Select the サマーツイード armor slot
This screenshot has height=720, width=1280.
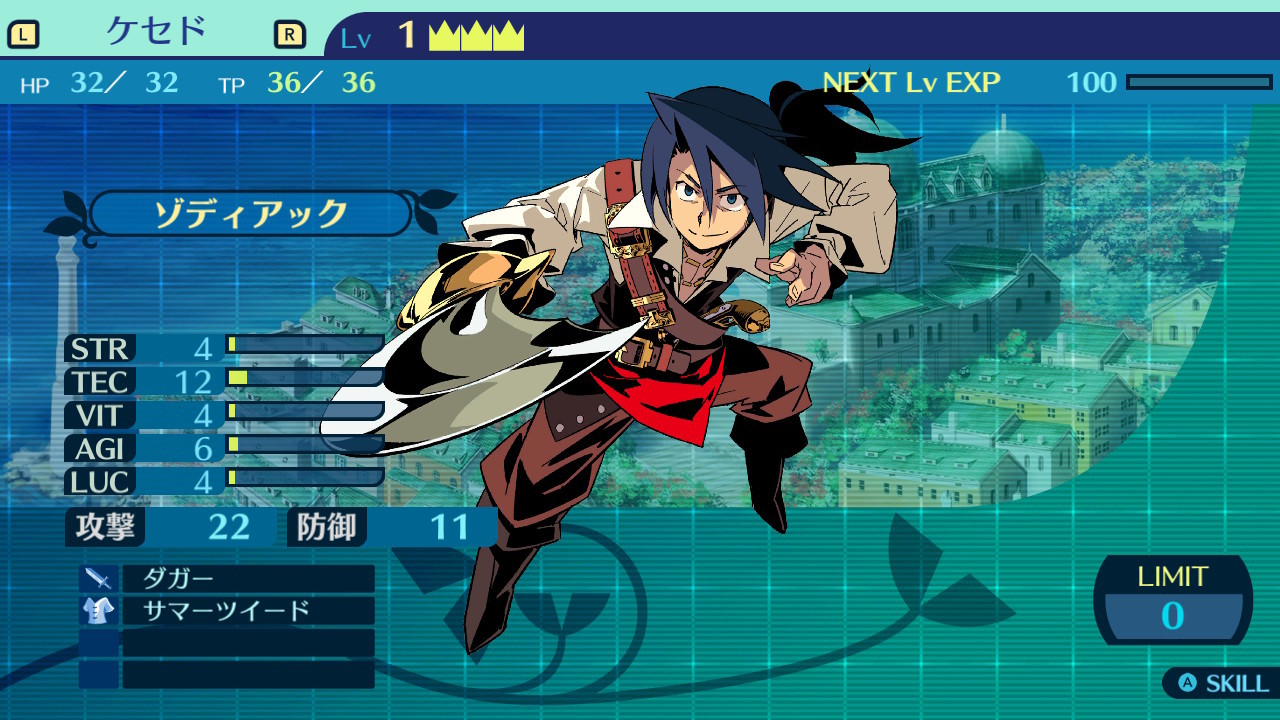(247, 611)
